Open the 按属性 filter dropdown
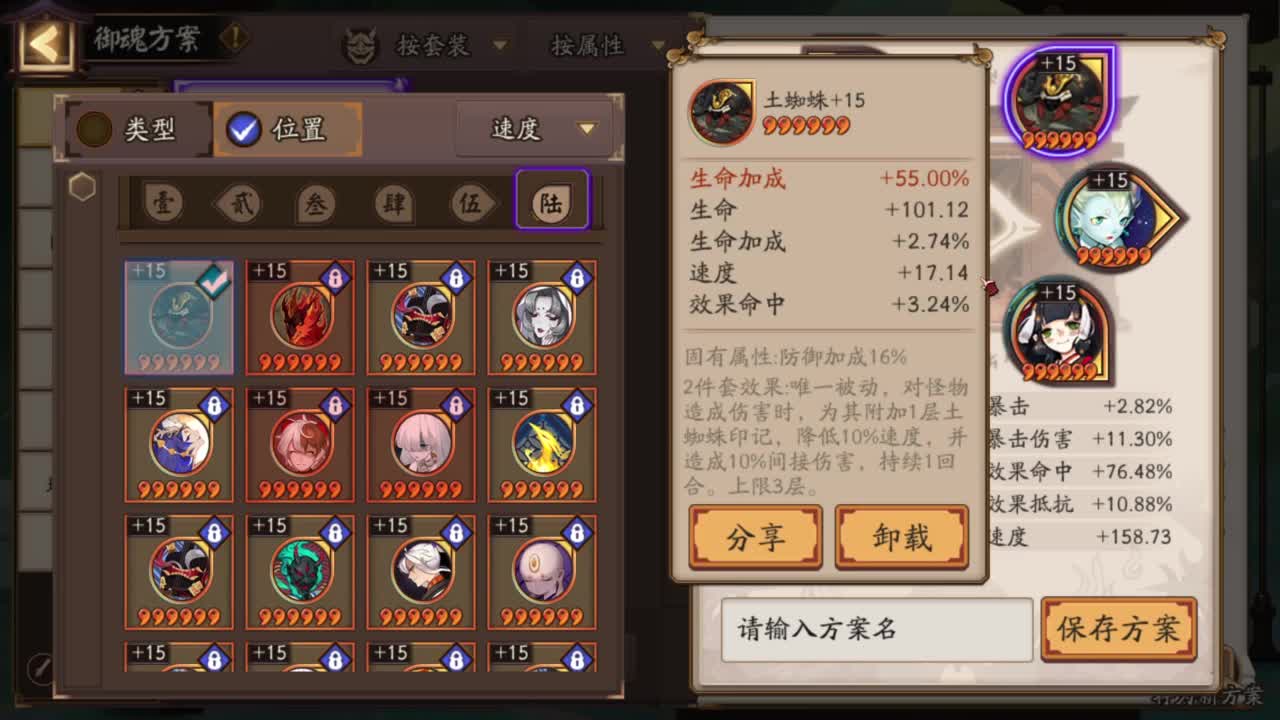The image size is (1280, 720). coord(600,43)
